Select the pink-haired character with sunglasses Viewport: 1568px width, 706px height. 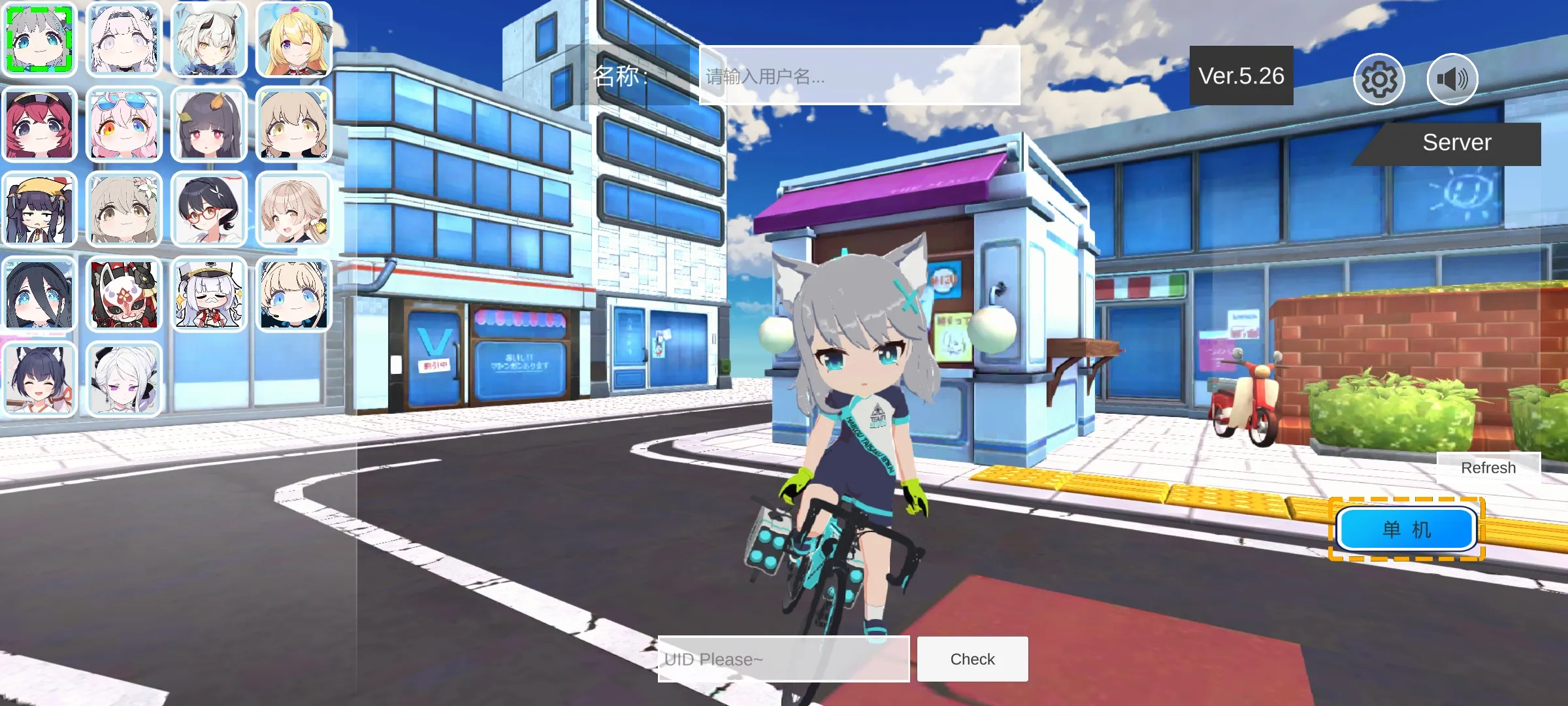pos(124,124)
